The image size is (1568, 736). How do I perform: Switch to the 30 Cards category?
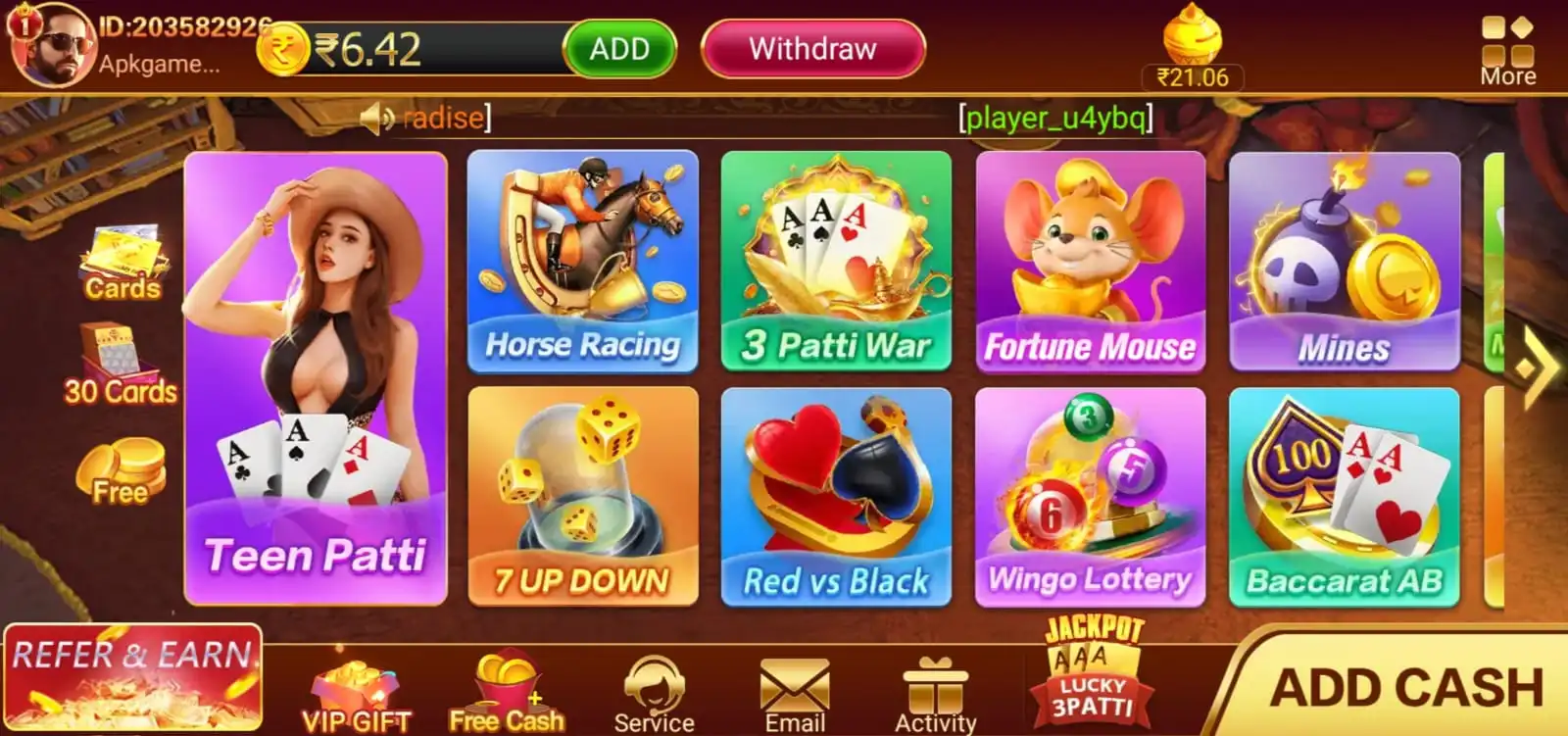(118, 368)
